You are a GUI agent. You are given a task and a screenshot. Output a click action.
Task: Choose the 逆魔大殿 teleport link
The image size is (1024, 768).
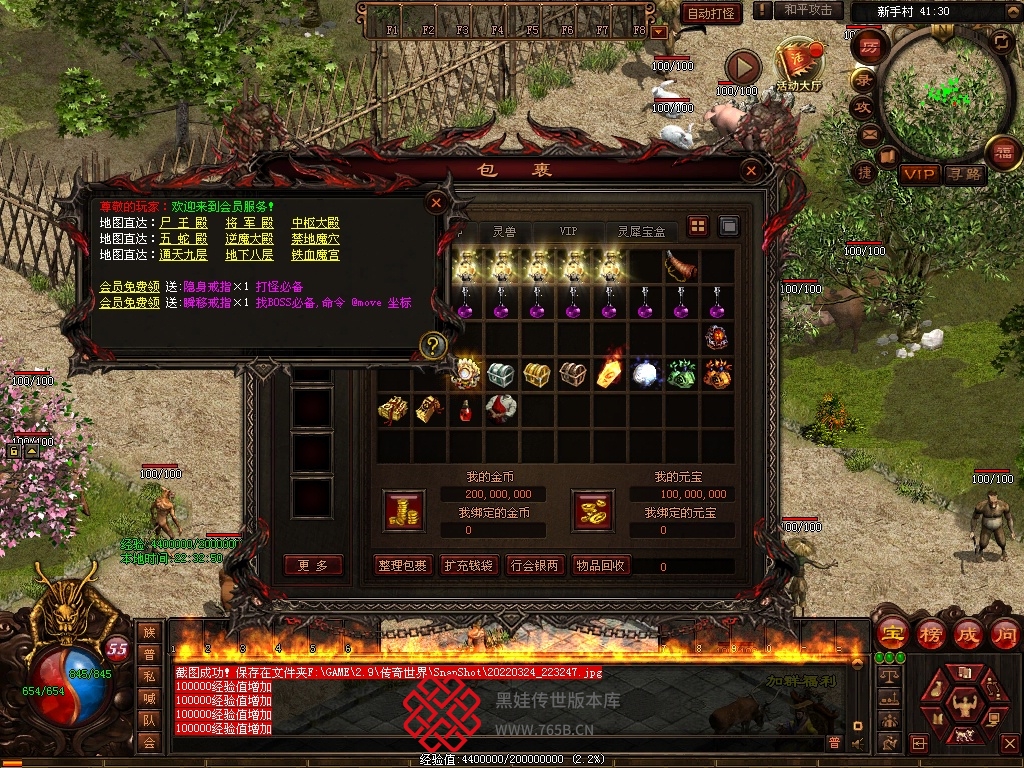248,239
